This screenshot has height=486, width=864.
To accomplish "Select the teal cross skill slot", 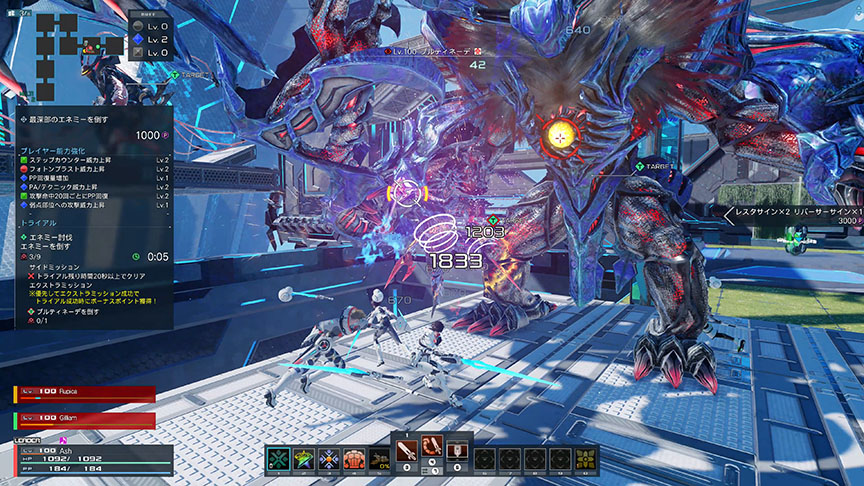I will tap(279, 459).
